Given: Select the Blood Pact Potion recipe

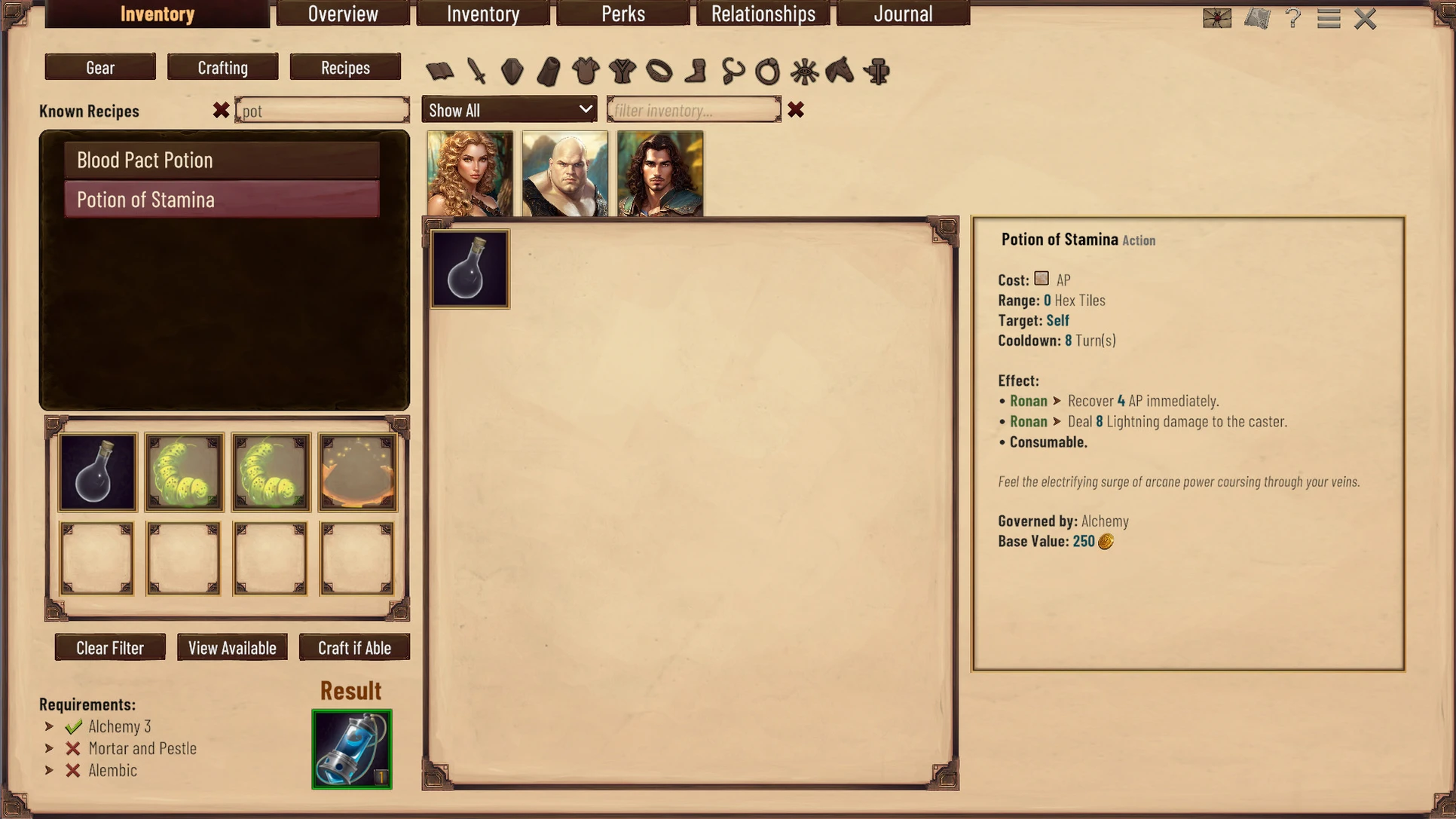Looking at the screenshot, I should (x=222, y=160).
